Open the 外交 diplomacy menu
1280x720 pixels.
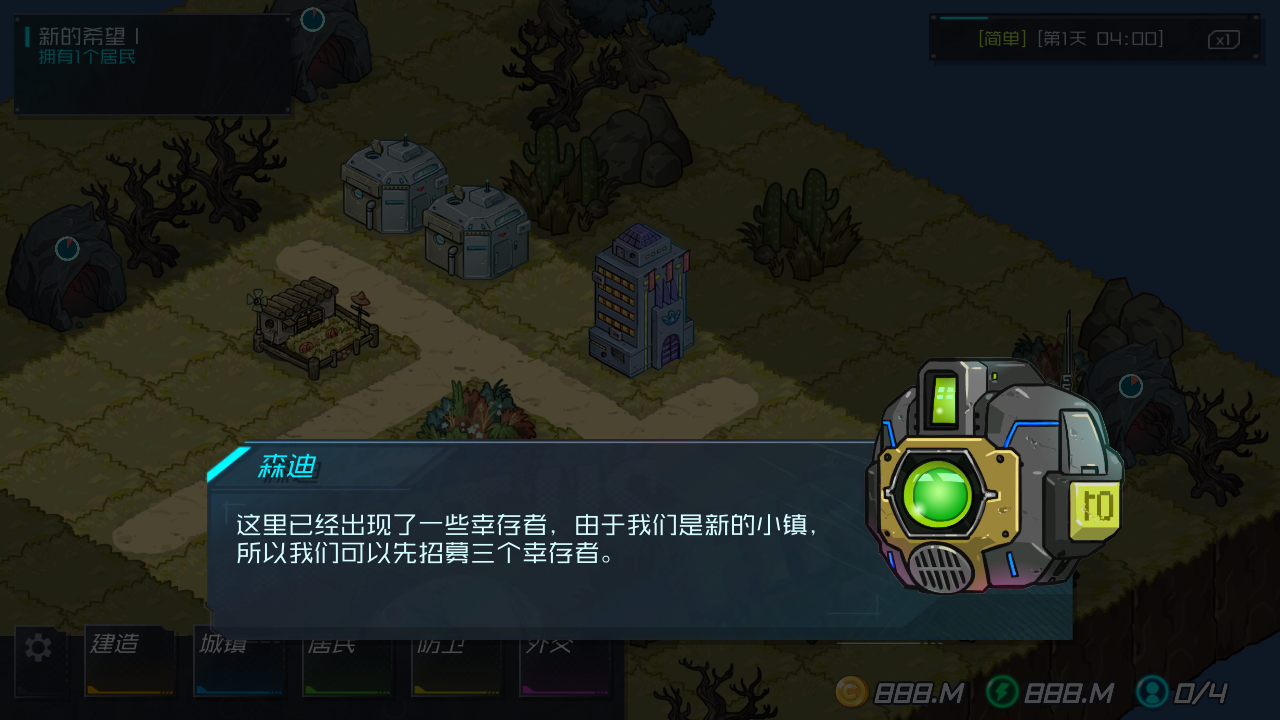click(x=565, y=661)
